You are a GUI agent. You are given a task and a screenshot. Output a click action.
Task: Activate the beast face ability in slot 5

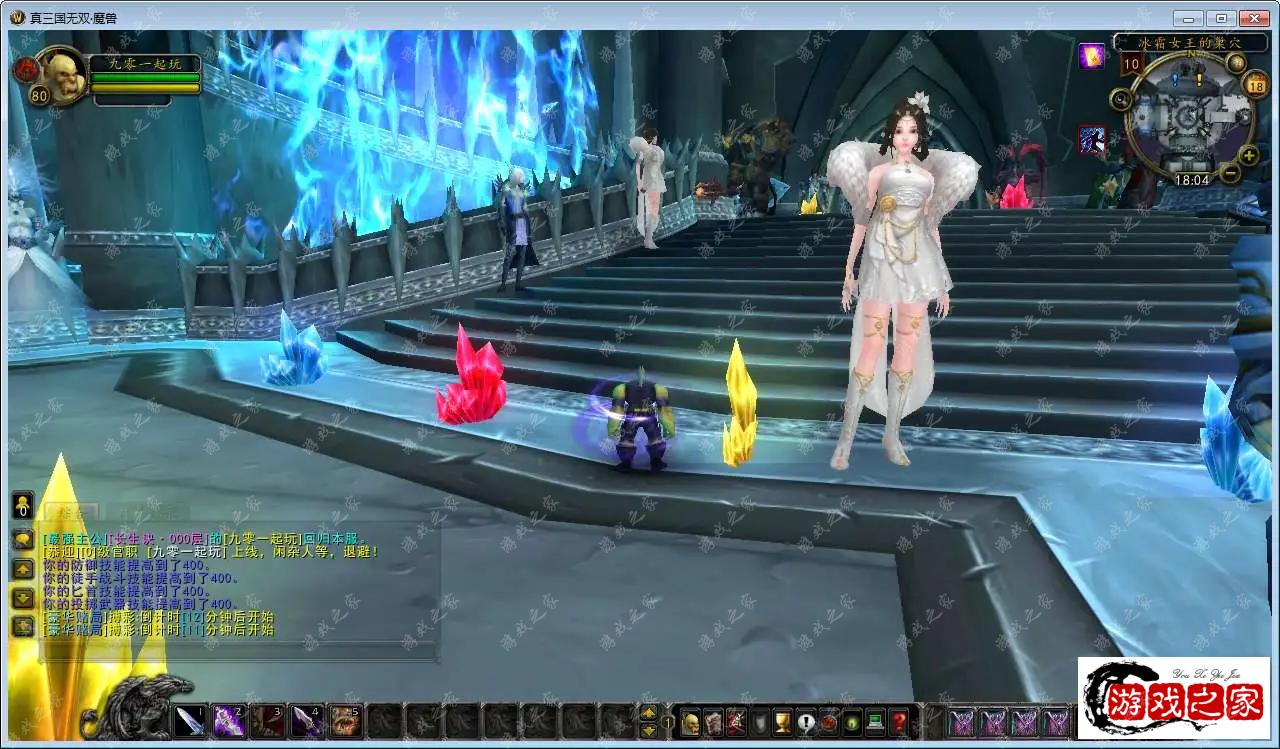coord(346,721)
